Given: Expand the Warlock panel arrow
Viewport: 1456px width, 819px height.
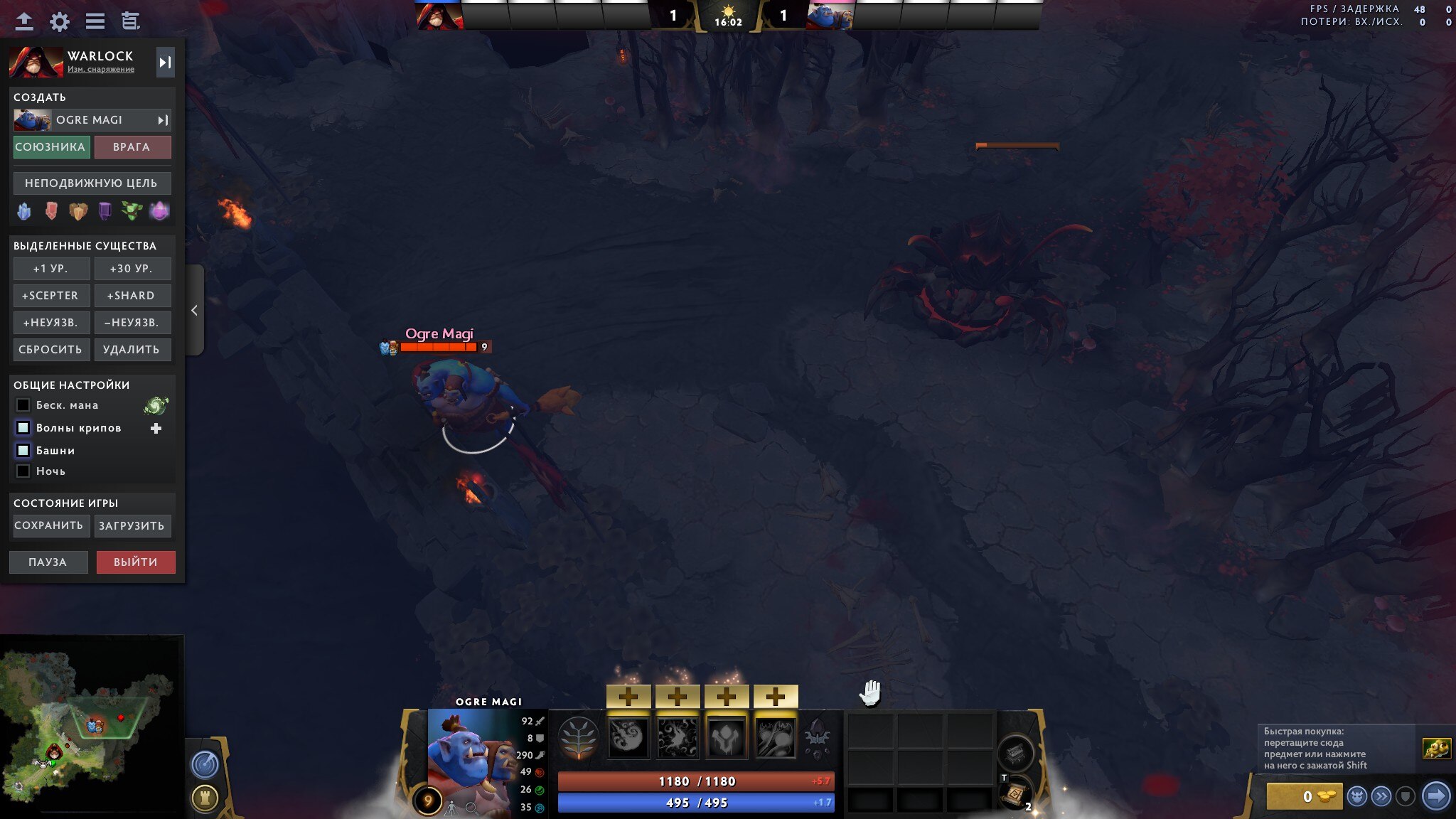Looking at the screenshot, I should [x=166, y=62].
